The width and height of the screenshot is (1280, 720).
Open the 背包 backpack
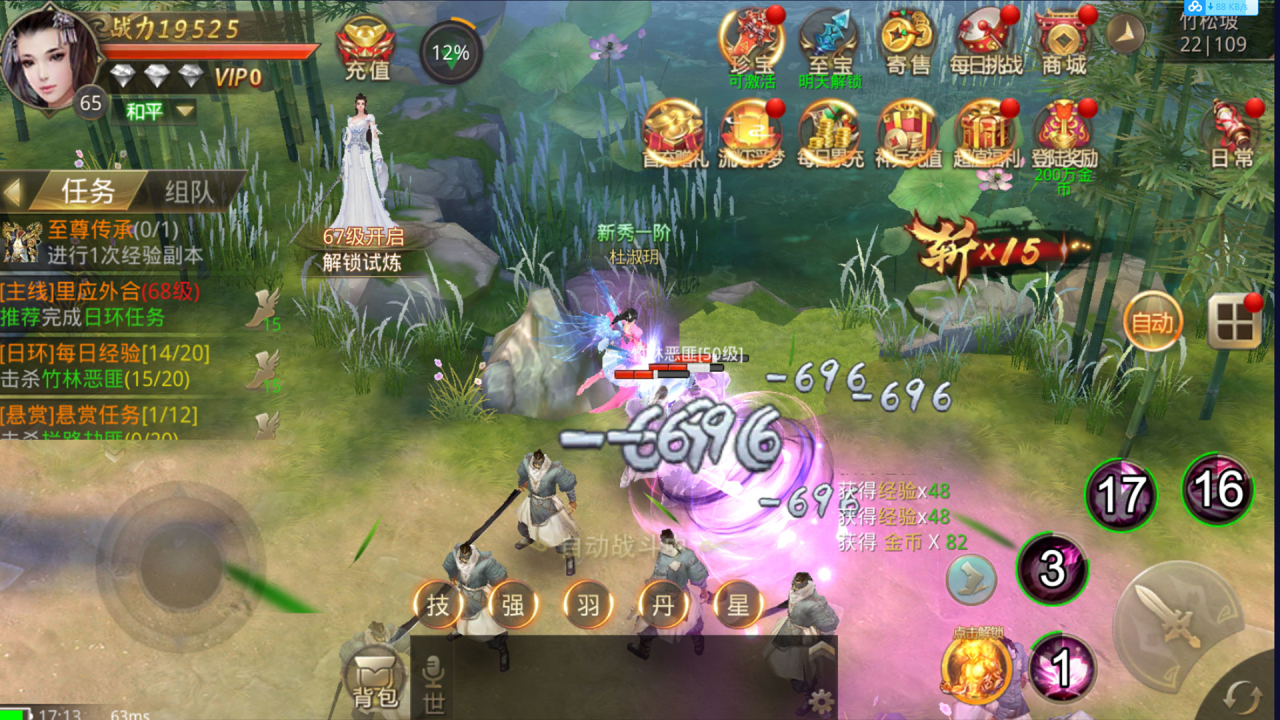pyautogui.click(x=374, y=678)
